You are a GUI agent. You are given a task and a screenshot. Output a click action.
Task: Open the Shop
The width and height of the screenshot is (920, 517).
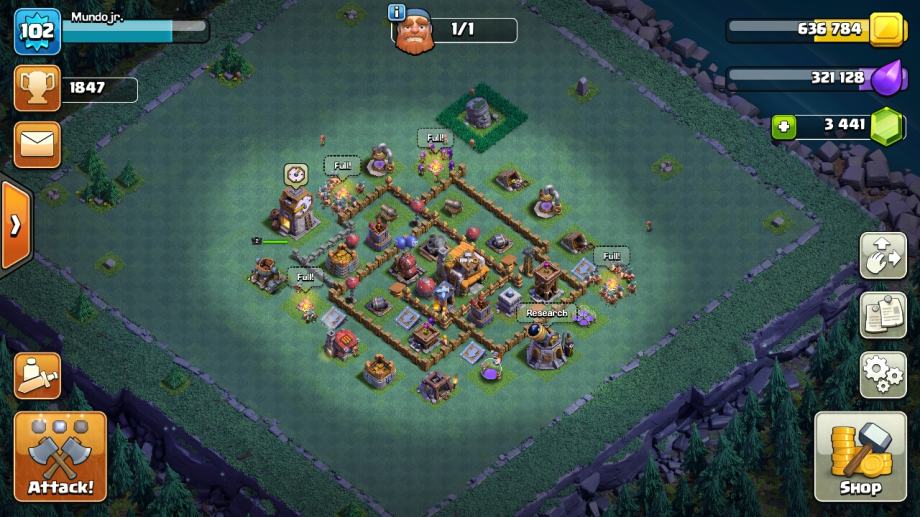[860, 456]
